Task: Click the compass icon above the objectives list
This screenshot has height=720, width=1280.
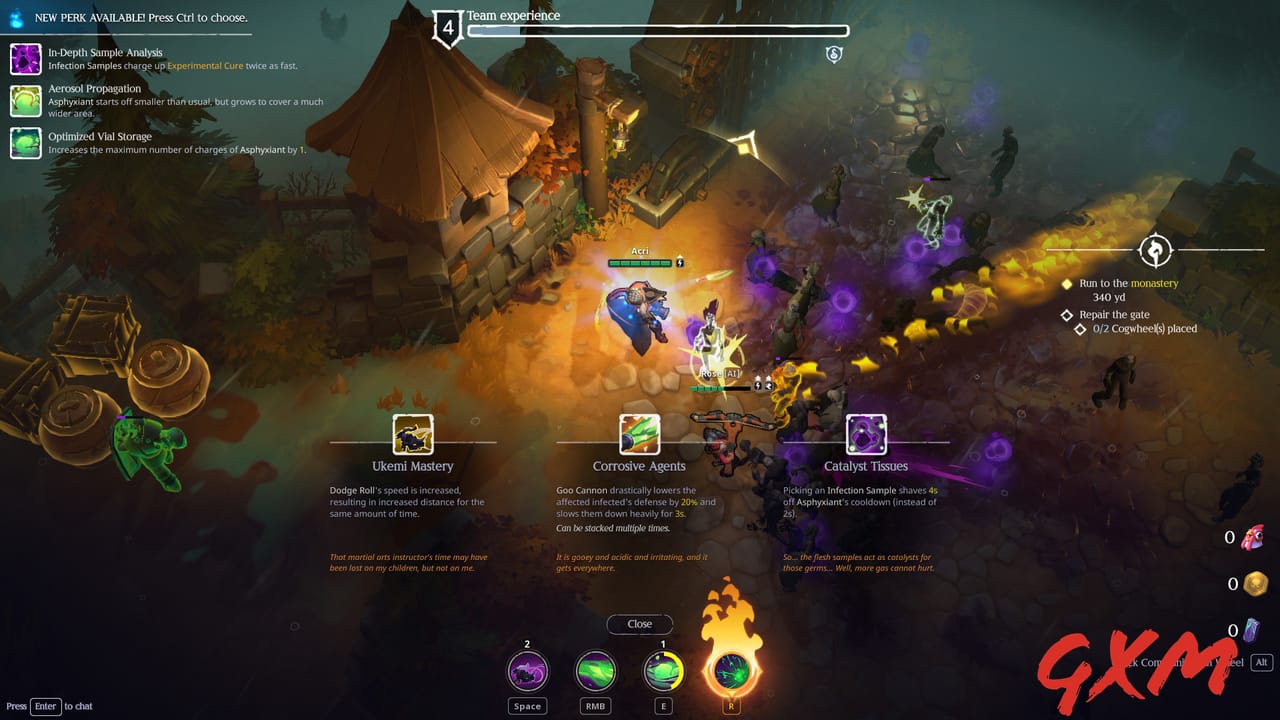Action: 1157,250
